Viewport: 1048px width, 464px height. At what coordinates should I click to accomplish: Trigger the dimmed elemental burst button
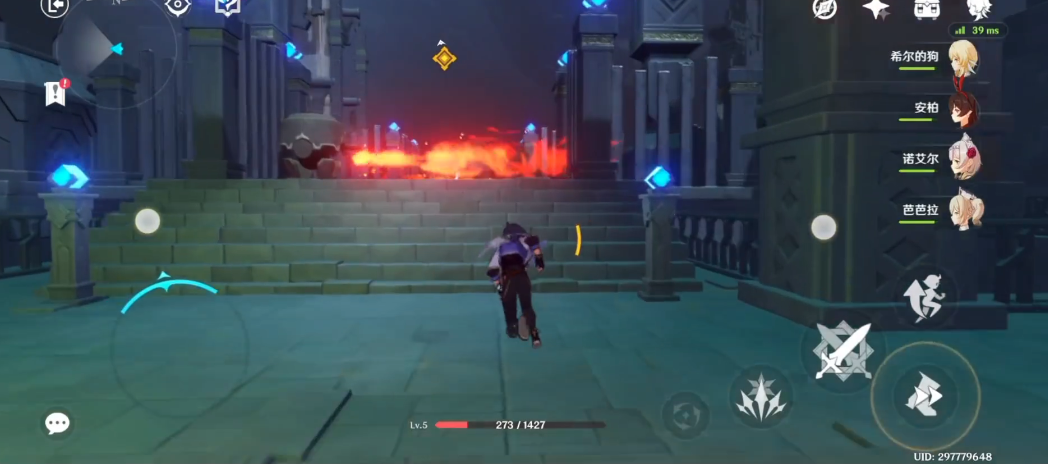point(686,414)
